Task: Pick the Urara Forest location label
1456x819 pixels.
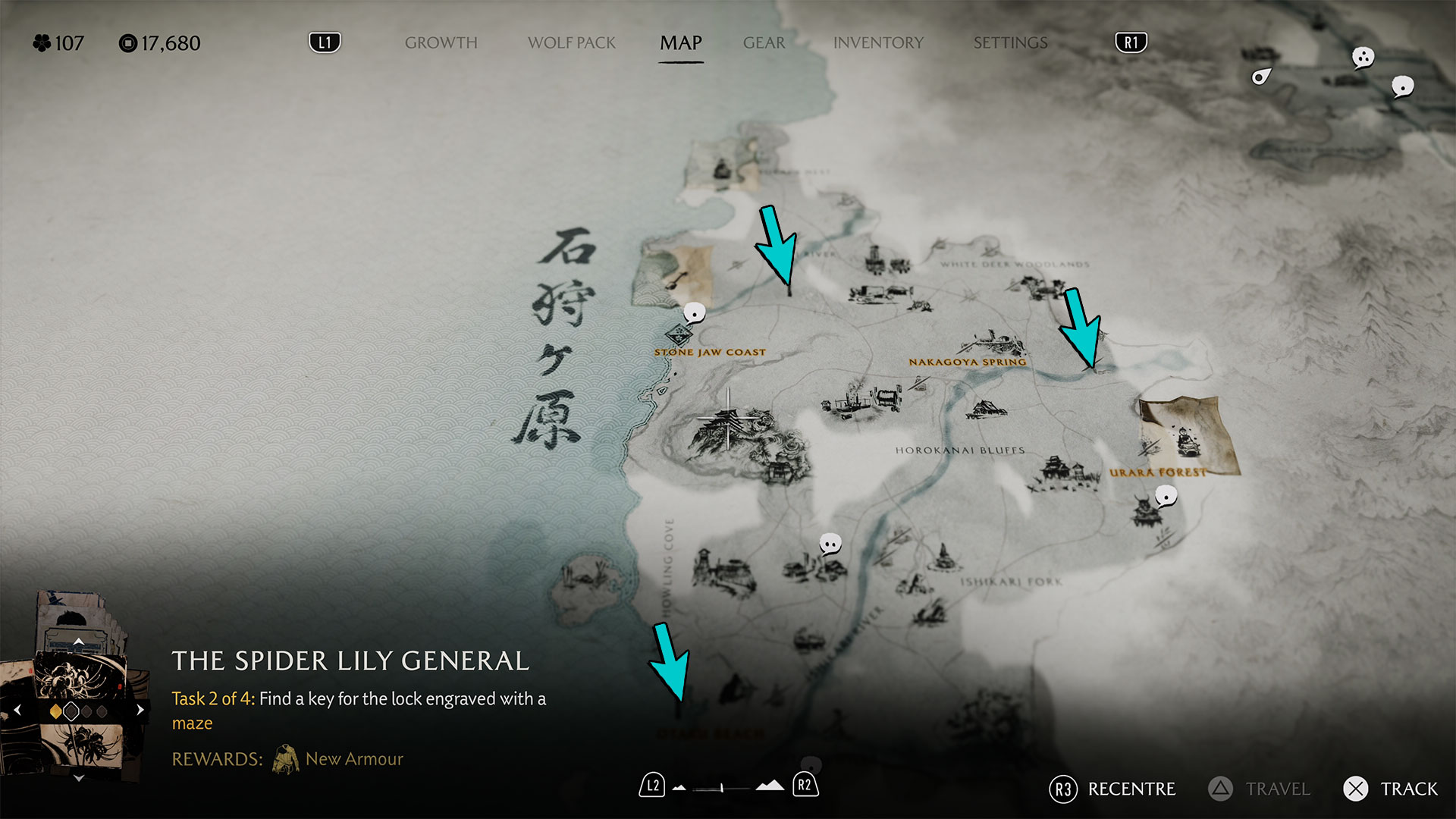Action: pos(1157,473)
